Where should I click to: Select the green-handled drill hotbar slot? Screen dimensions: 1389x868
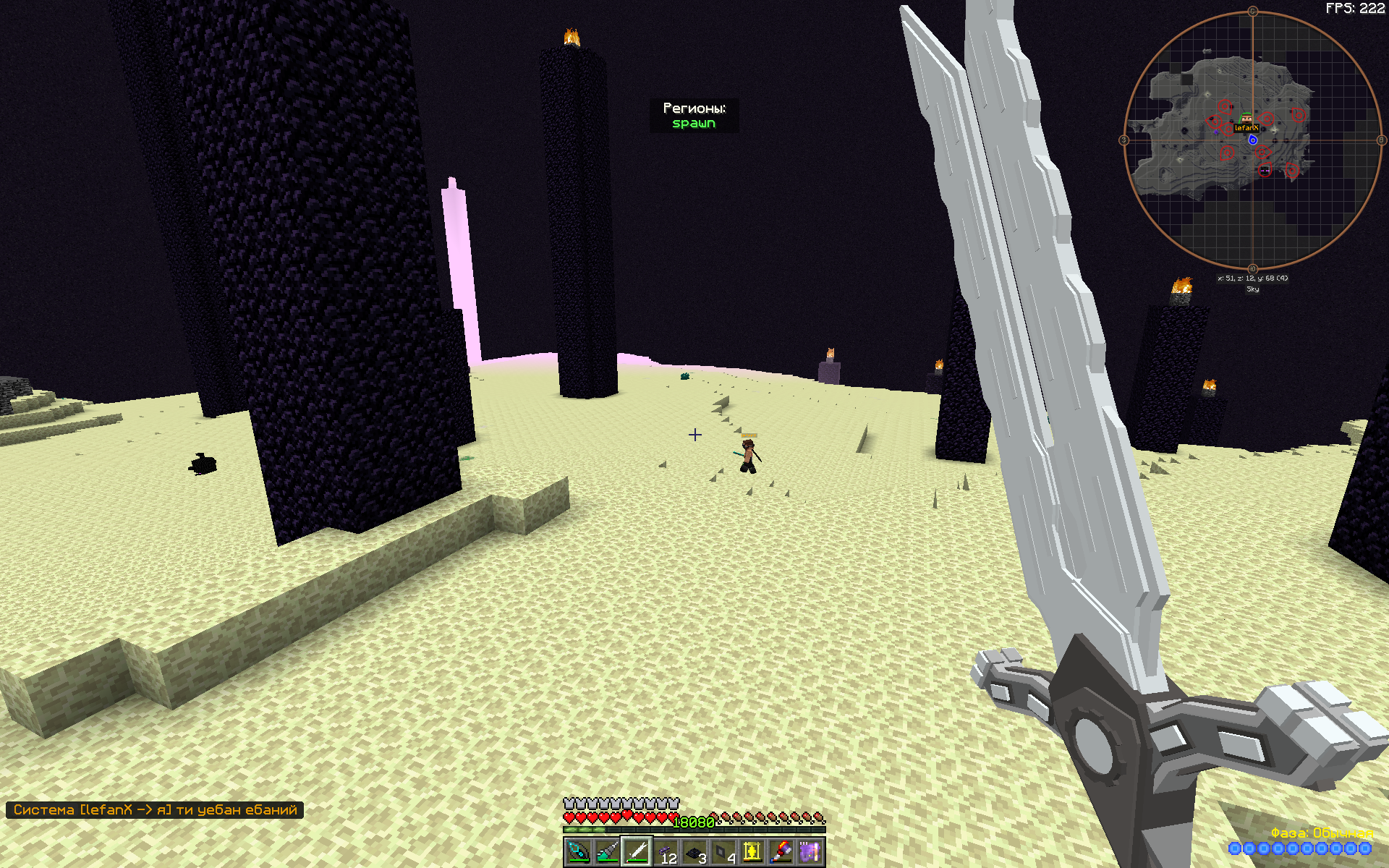(x=608, y=851)
